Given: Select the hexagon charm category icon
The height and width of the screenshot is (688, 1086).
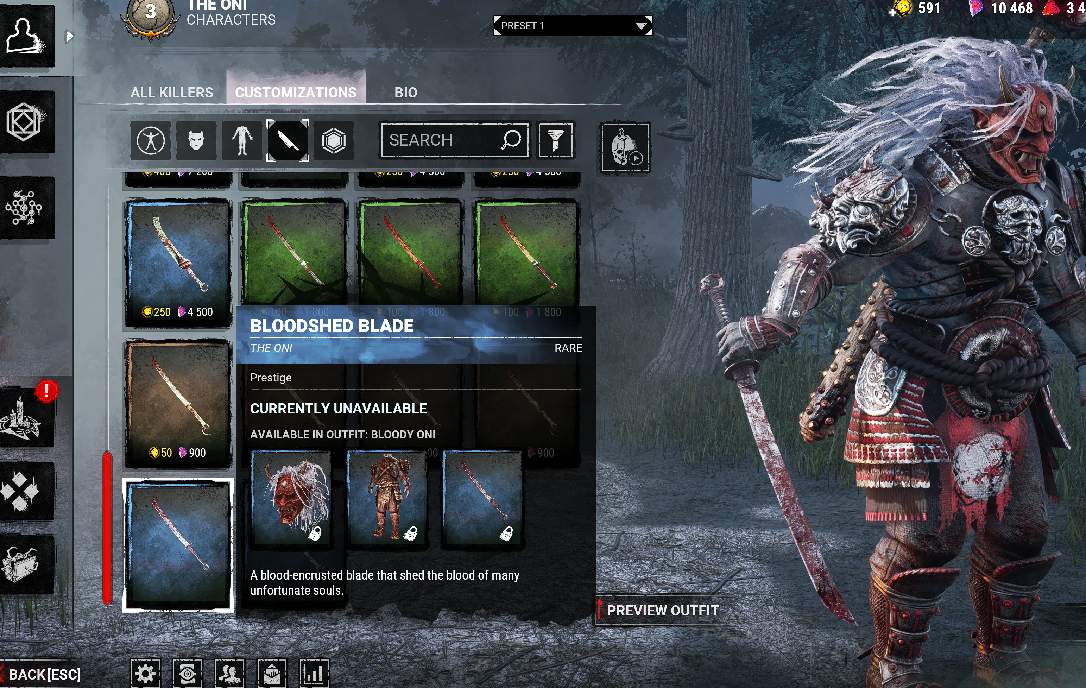Looking at the screenshot, I should 334,142.
